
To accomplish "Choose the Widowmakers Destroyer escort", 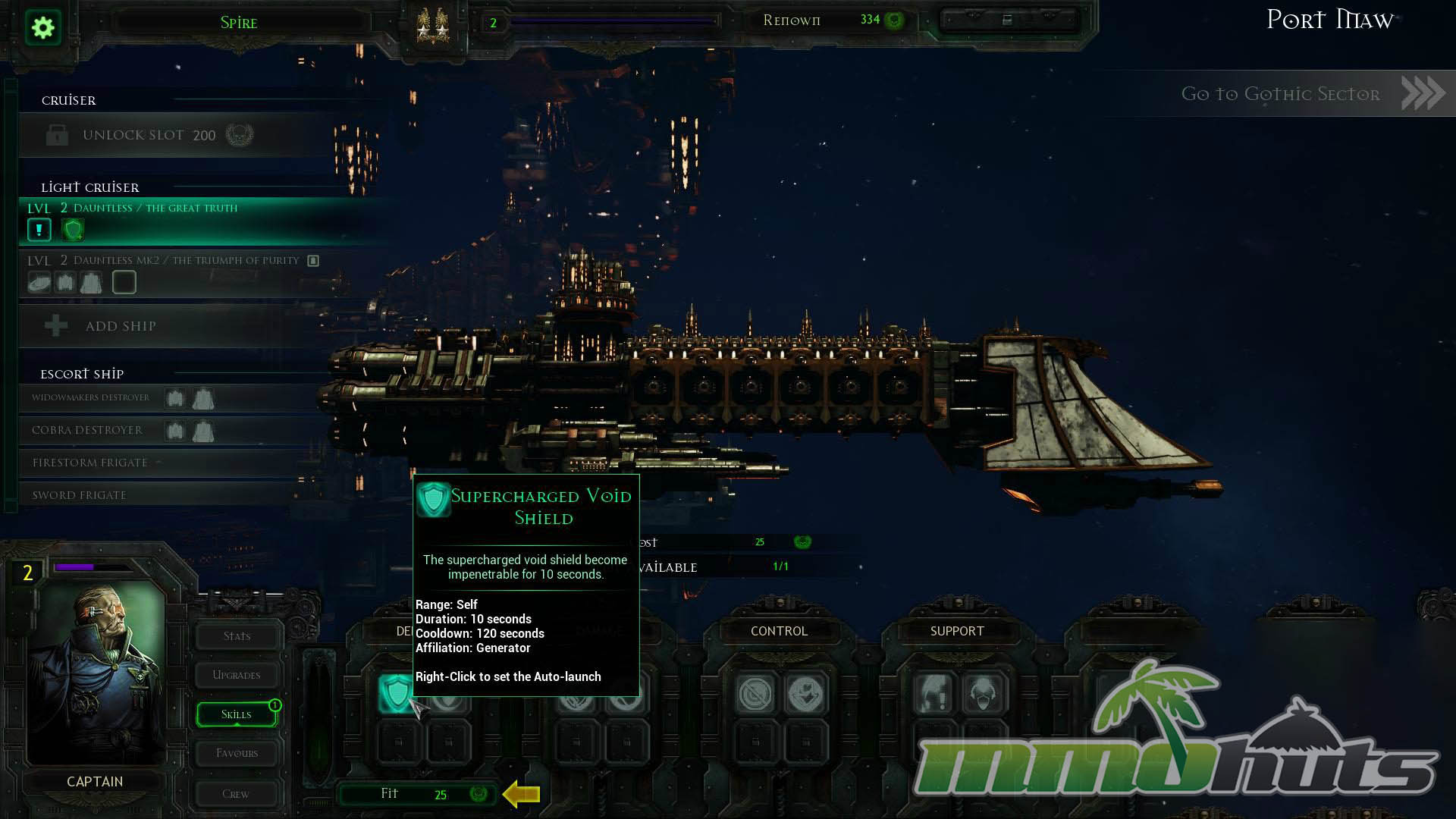I will pos(91,398).
